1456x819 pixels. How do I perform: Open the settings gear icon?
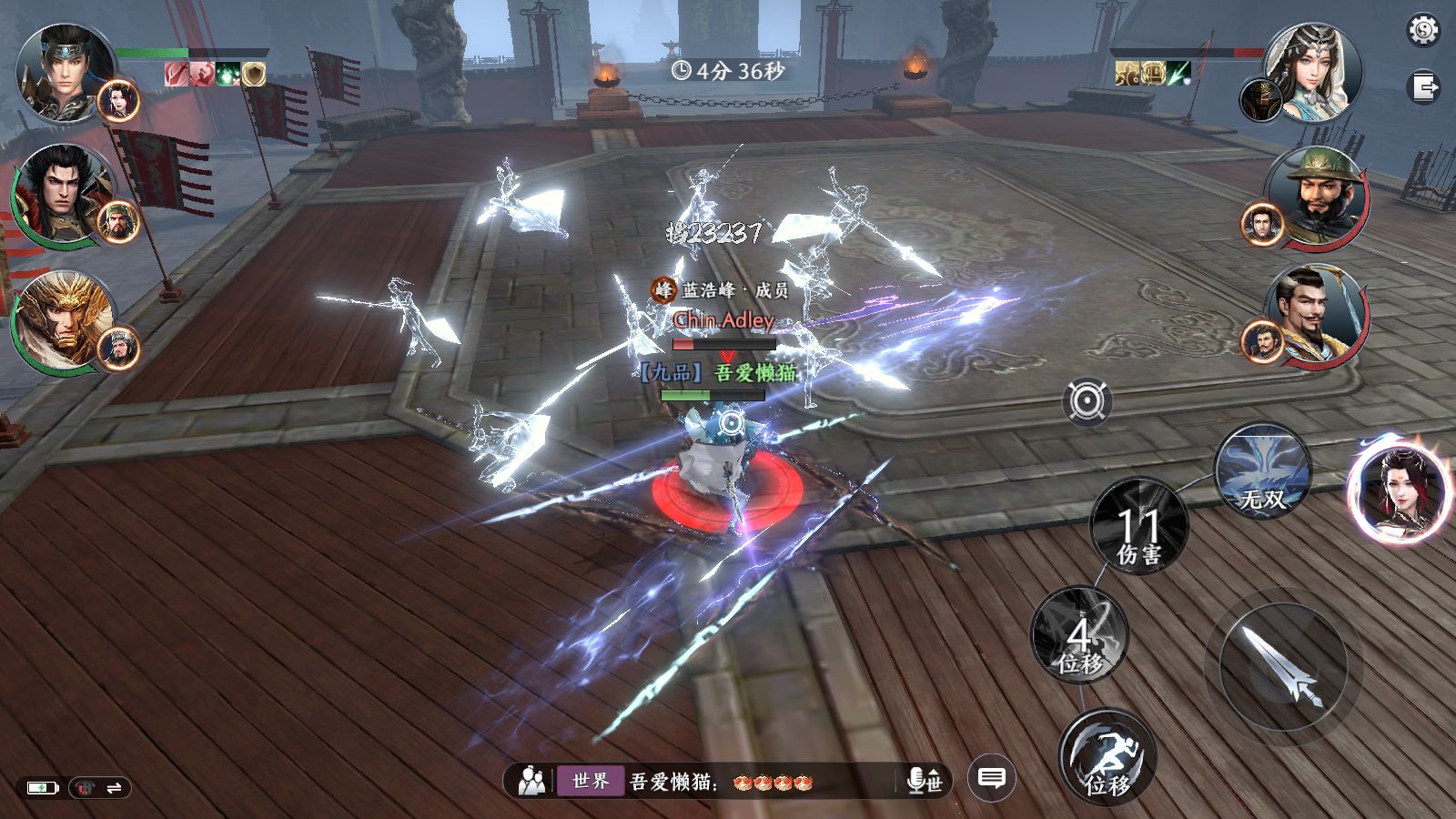(1423, 31)
